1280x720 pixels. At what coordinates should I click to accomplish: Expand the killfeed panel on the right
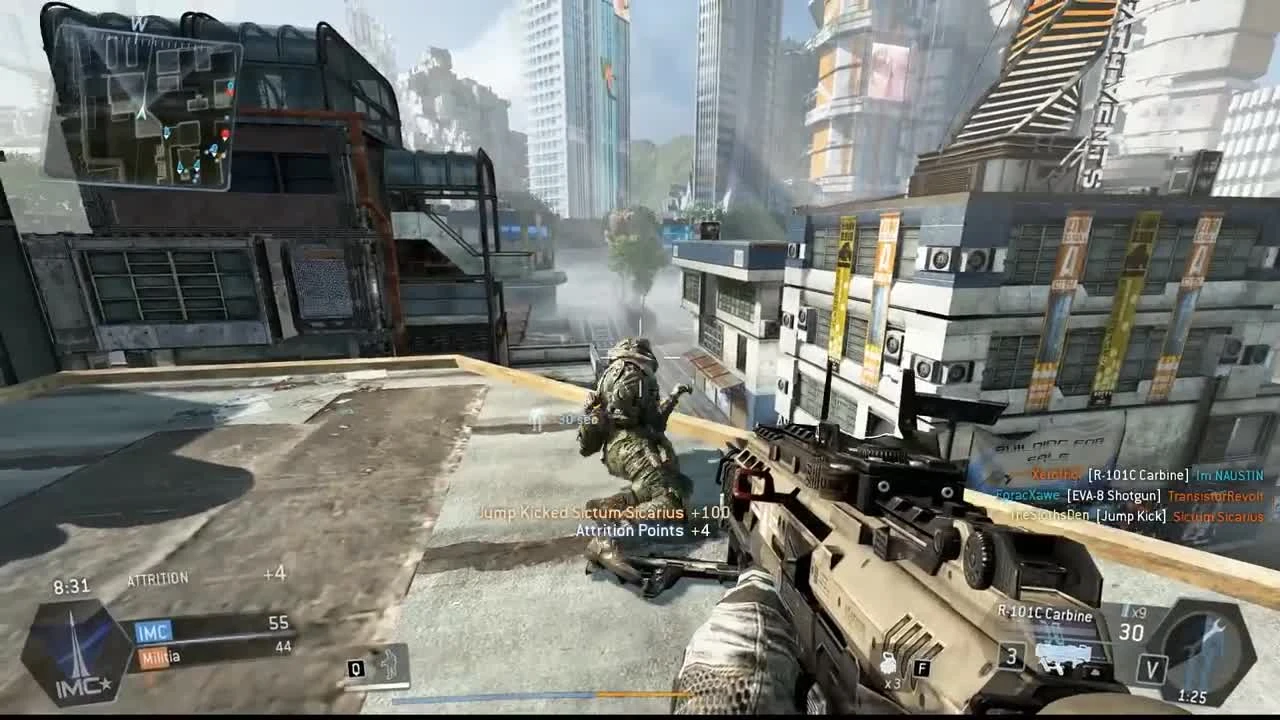(x=1130, y=495)
